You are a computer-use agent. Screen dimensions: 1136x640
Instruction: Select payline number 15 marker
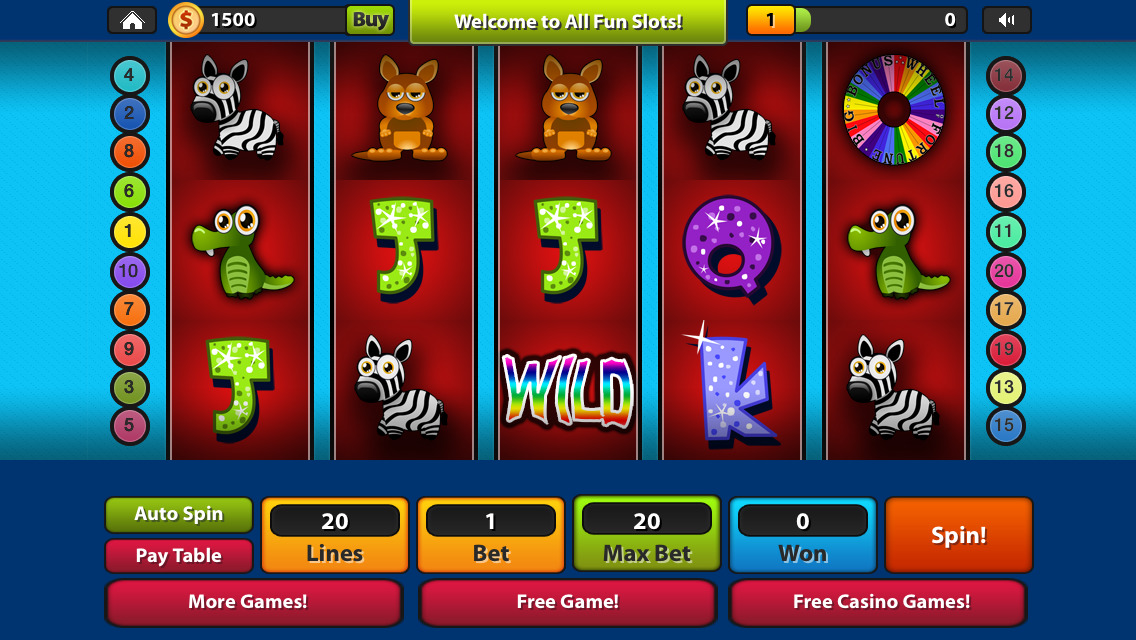(x=1004, y=426)
